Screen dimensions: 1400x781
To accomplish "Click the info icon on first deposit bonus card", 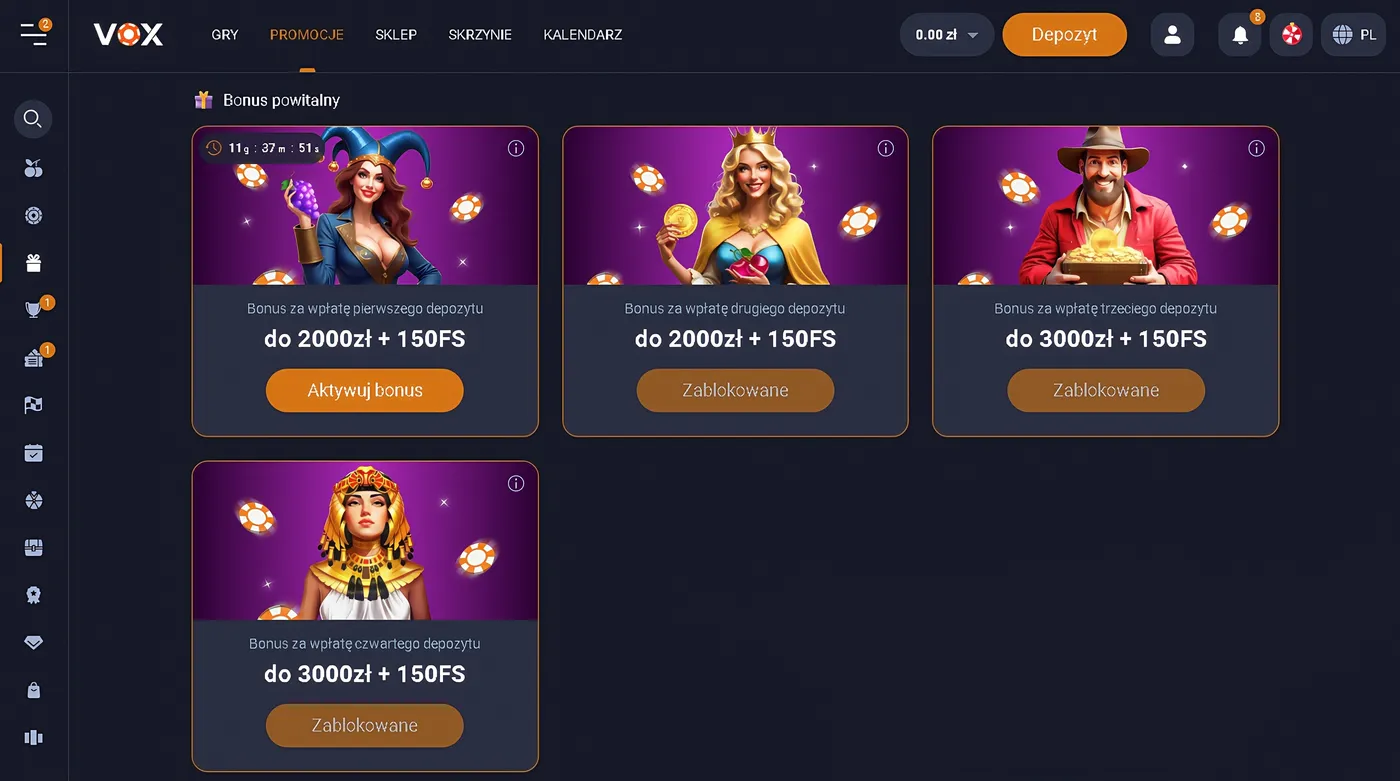I will [516, 148].
